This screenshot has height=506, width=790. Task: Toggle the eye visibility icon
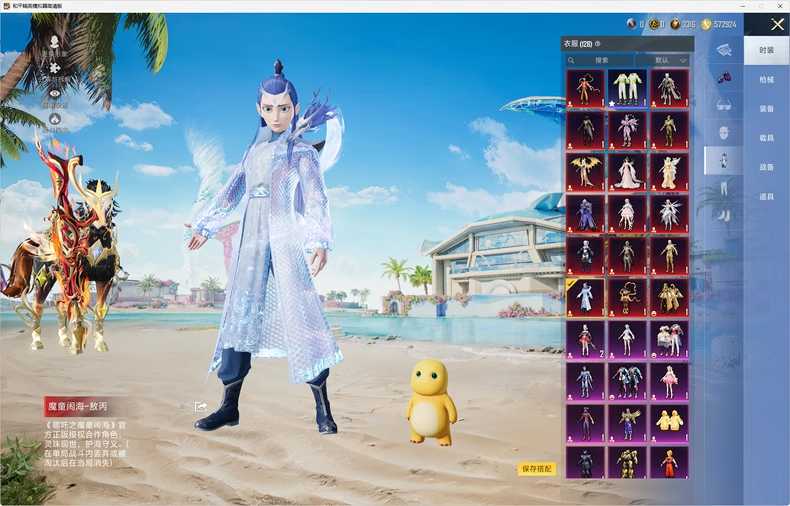tap(55, 94)
